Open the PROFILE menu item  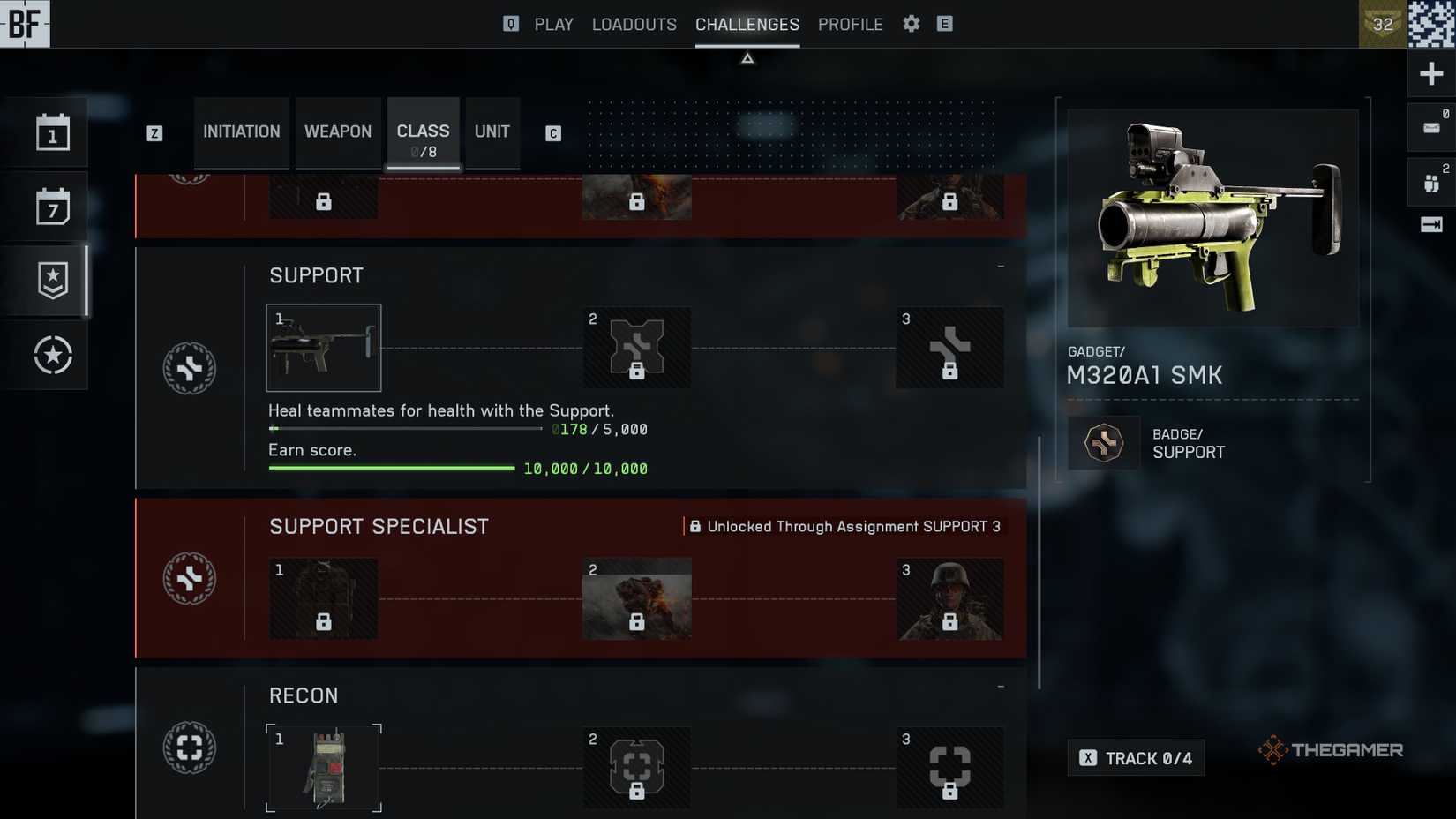pos(850,24)
